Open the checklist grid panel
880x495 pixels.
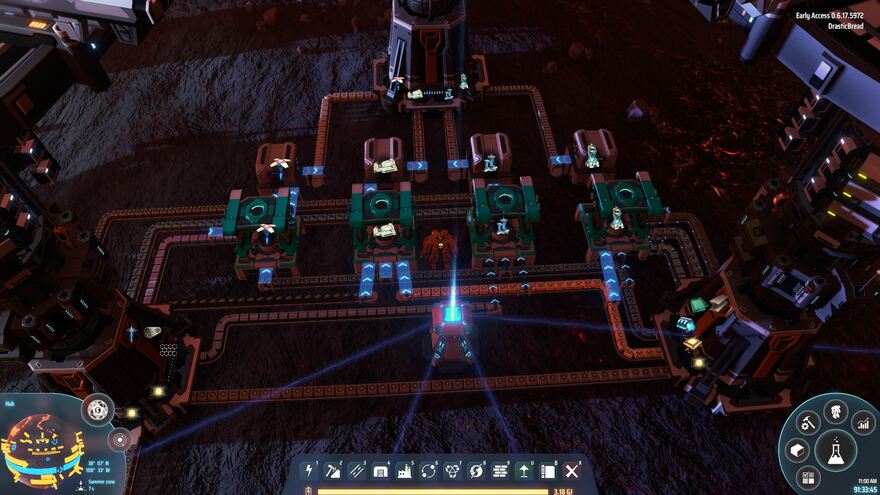(808, 478)
